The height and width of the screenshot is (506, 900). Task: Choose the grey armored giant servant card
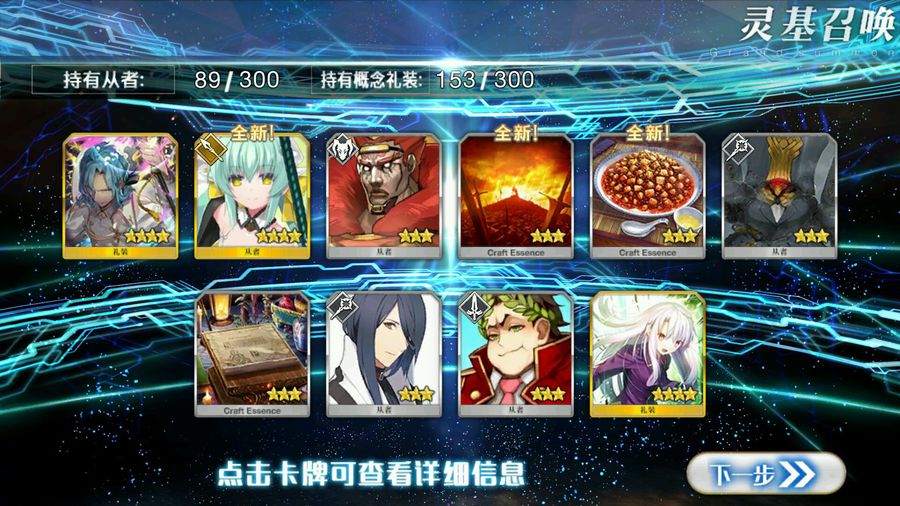[779, 196]
